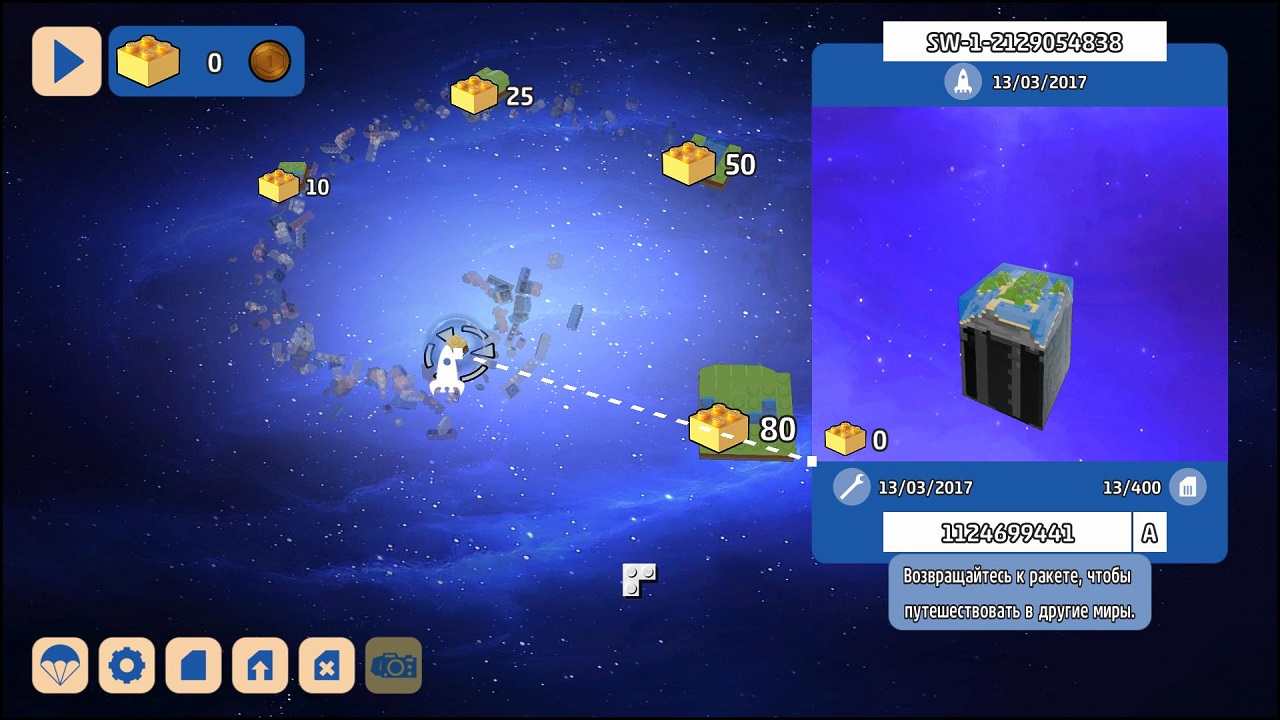
Task: Click the blank save card icon
Action: [193, 665]
